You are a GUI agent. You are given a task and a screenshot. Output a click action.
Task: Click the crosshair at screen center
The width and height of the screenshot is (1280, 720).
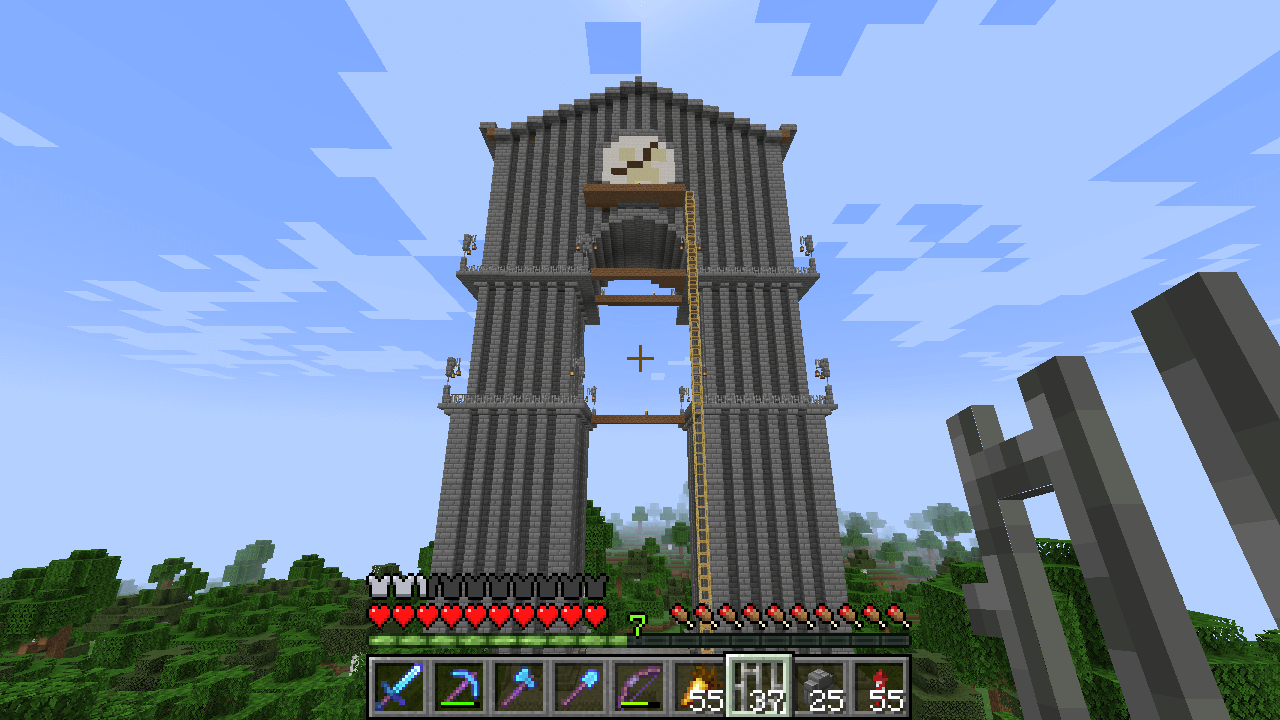tap(640, 356)
